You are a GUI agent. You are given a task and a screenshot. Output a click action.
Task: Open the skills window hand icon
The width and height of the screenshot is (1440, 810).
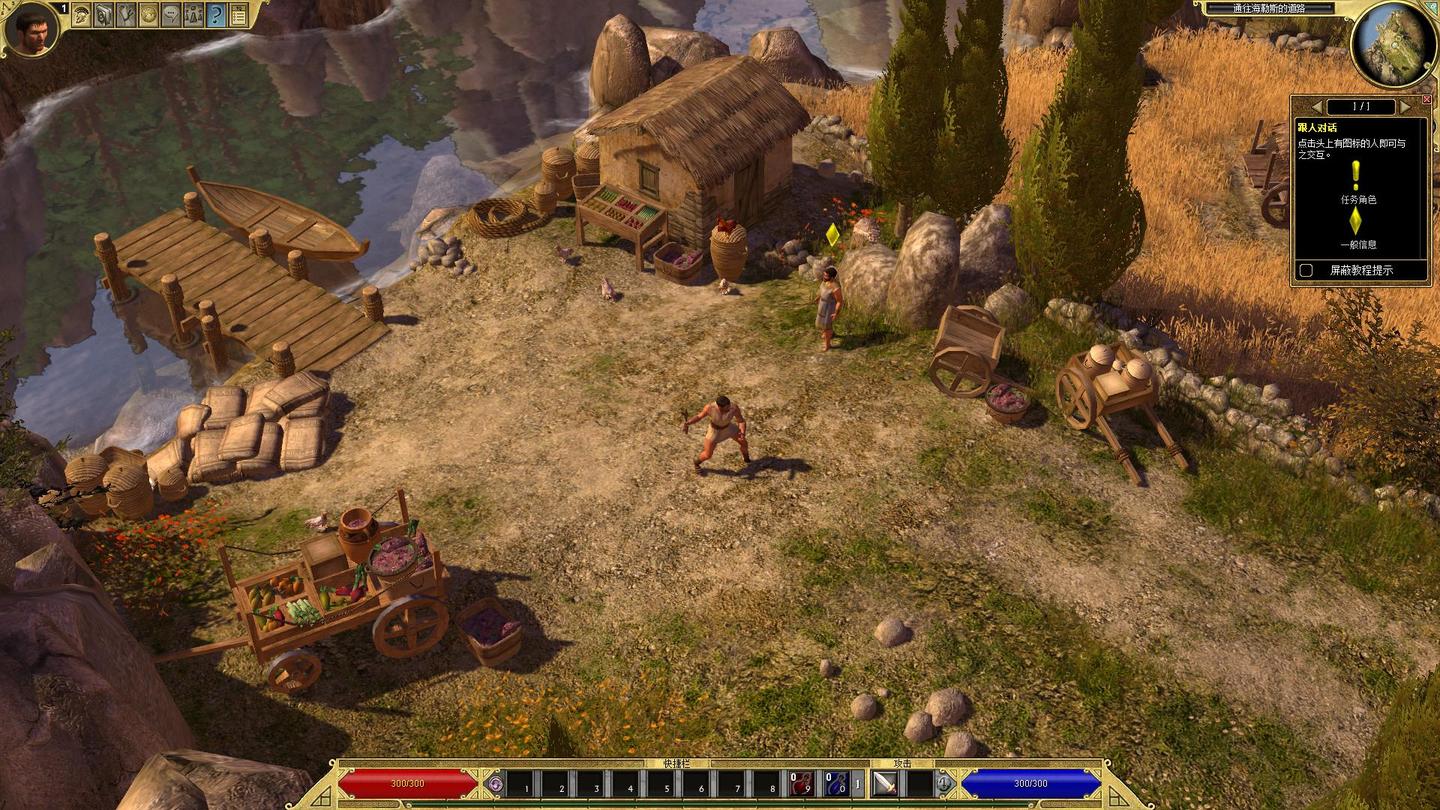point(126,14)
